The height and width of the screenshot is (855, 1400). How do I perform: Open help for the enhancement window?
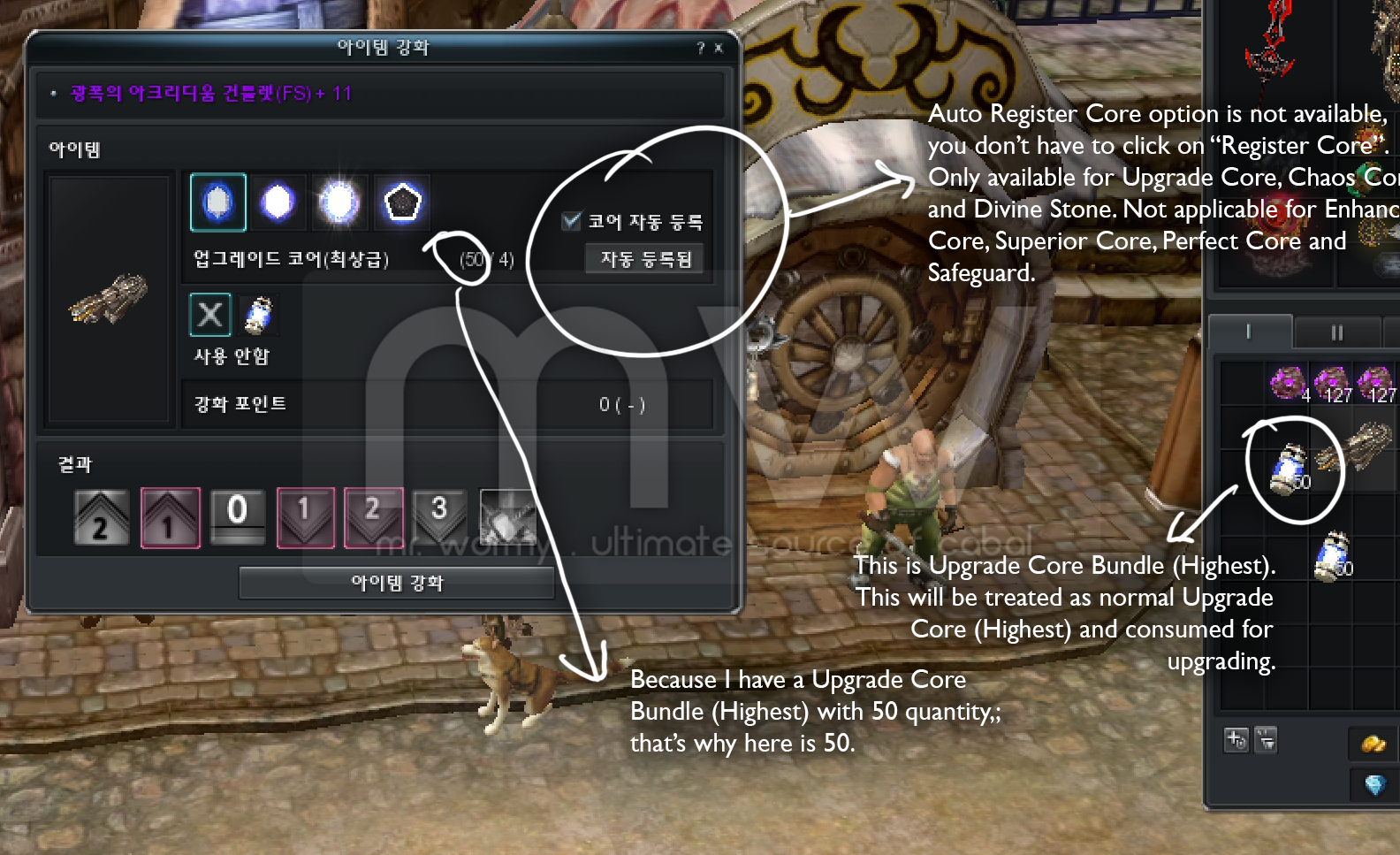[700, 48]
